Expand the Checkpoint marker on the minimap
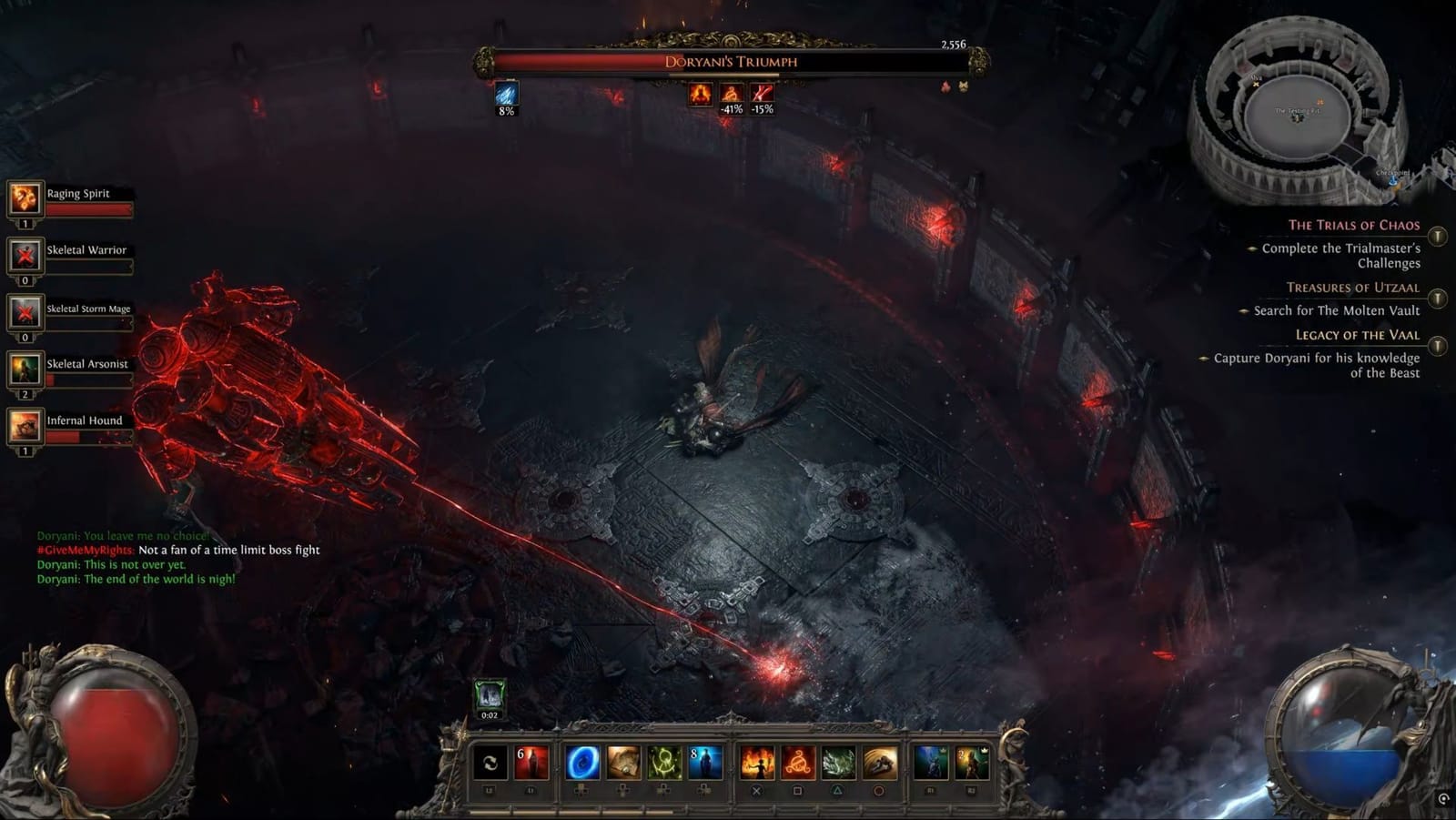 point(1392,180)
